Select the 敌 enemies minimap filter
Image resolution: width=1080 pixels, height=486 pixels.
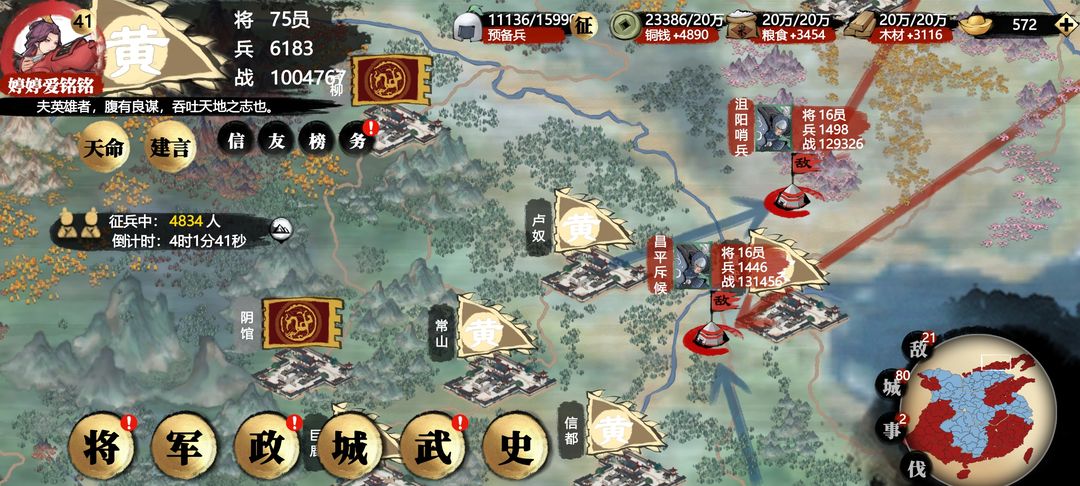coord(918,349)
